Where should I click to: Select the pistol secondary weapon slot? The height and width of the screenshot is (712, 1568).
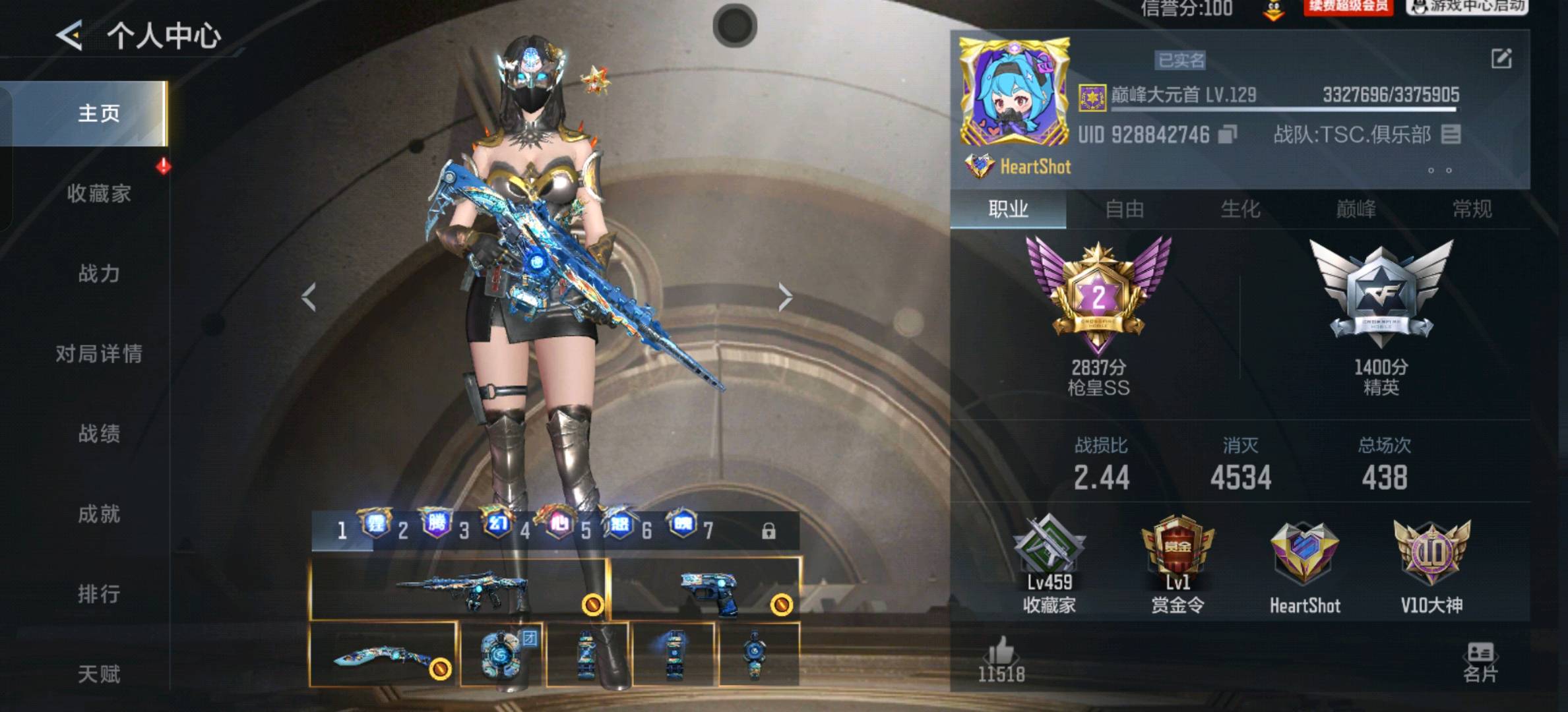point(706,589)
